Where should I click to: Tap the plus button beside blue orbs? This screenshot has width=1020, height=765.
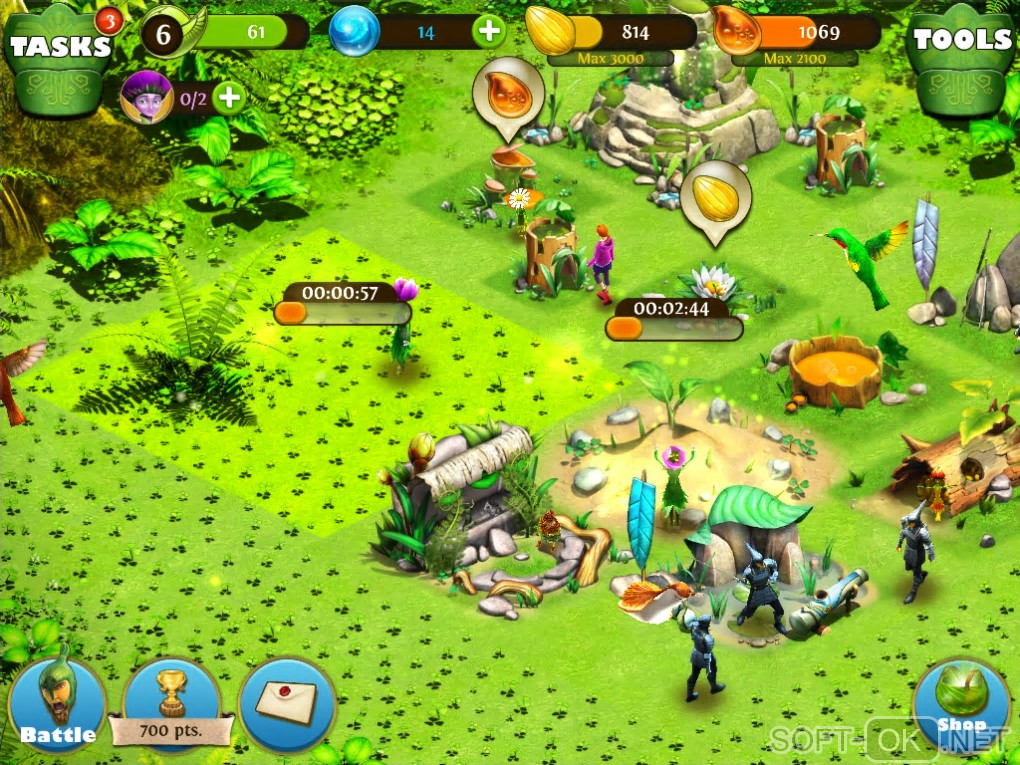click(x=489, y=32)
